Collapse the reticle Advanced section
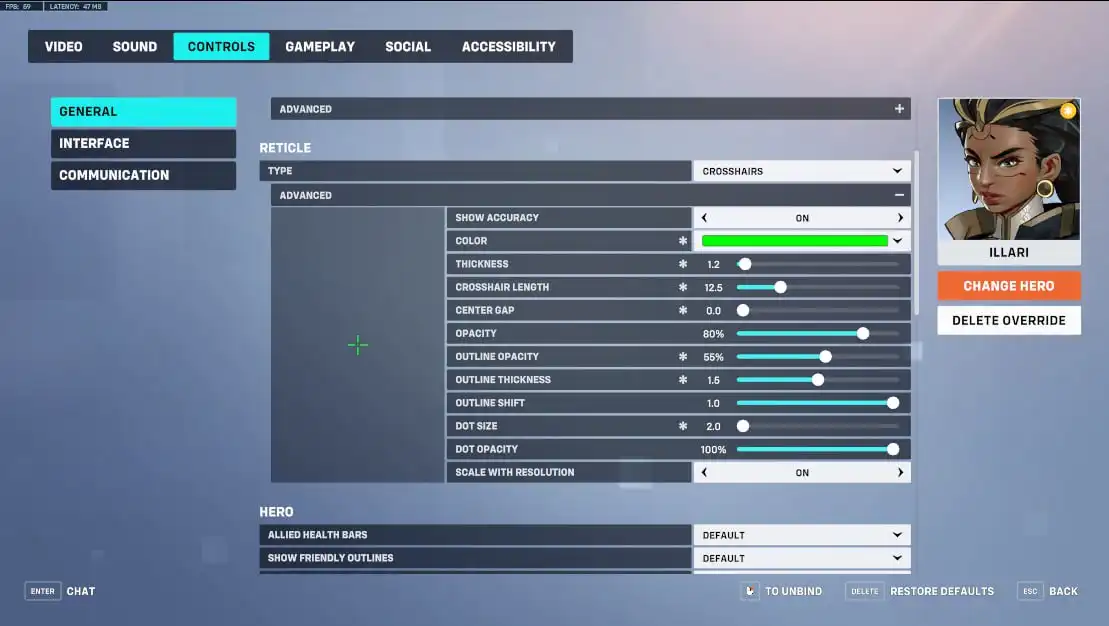This screenshot has height=626, width=1109. click(x=899, y=195)
